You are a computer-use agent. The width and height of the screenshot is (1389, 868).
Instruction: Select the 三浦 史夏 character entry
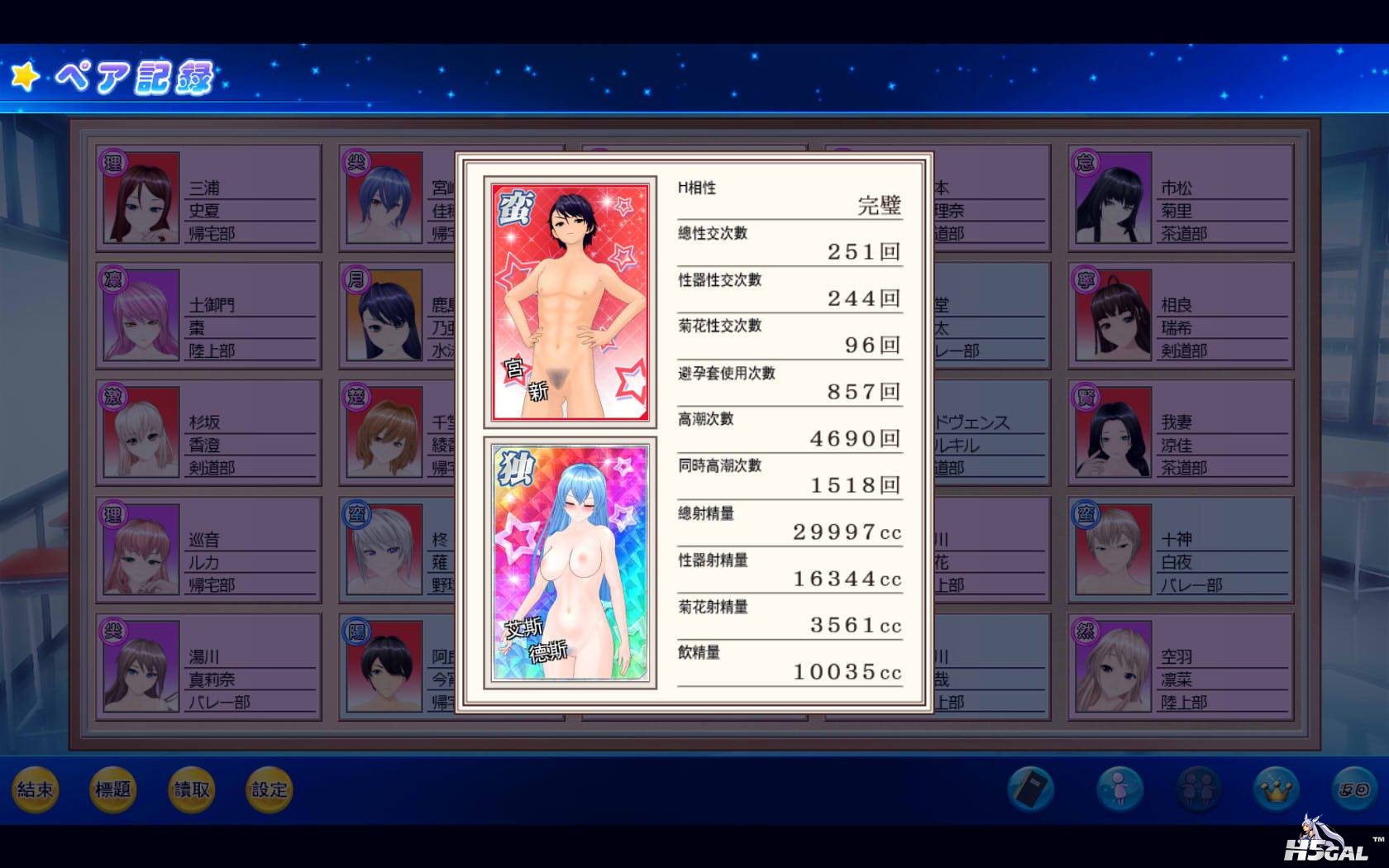tap(208, 198)
